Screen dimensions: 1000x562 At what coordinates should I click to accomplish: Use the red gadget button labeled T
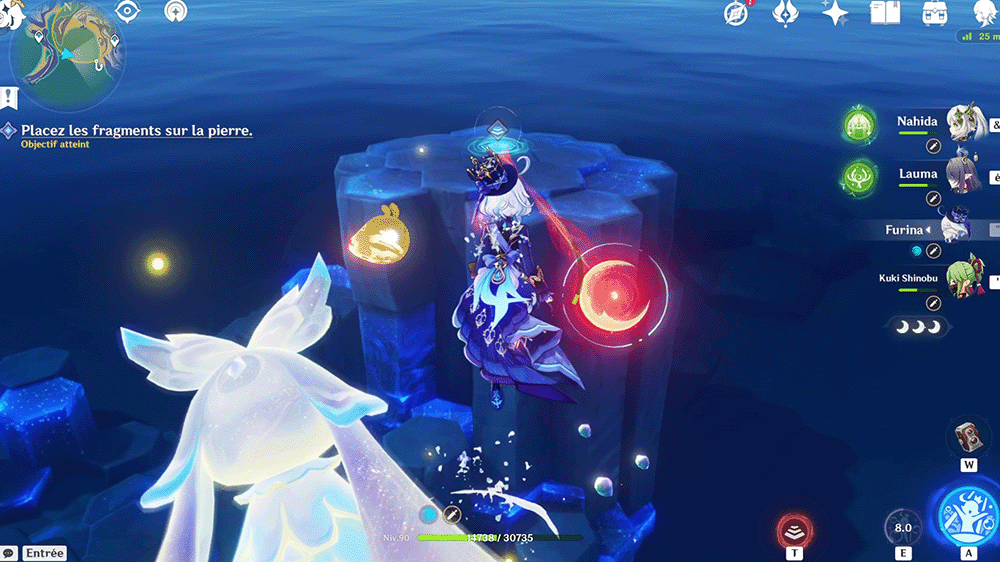(x=795, y=530)
